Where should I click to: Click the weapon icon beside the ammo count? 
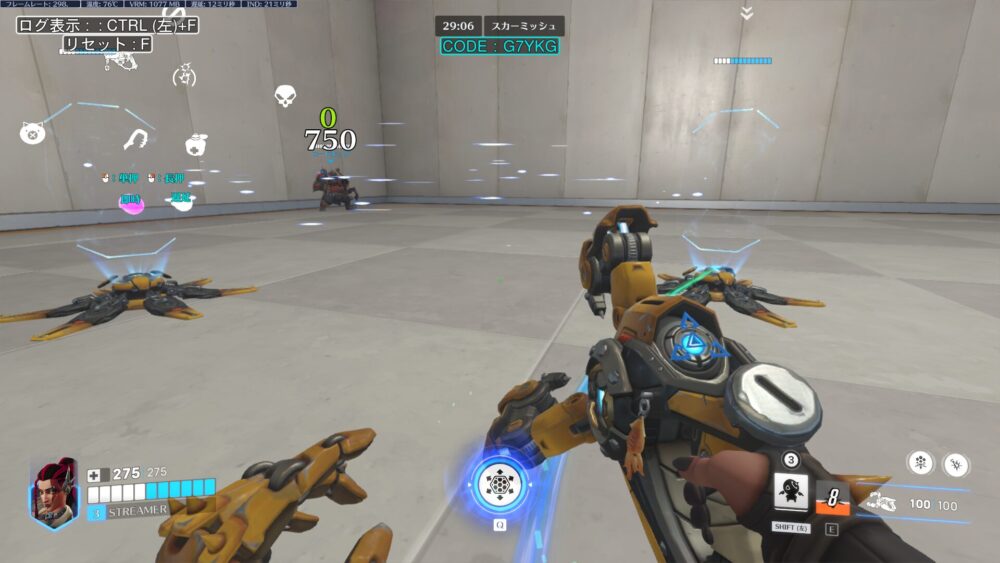point(879,504)
